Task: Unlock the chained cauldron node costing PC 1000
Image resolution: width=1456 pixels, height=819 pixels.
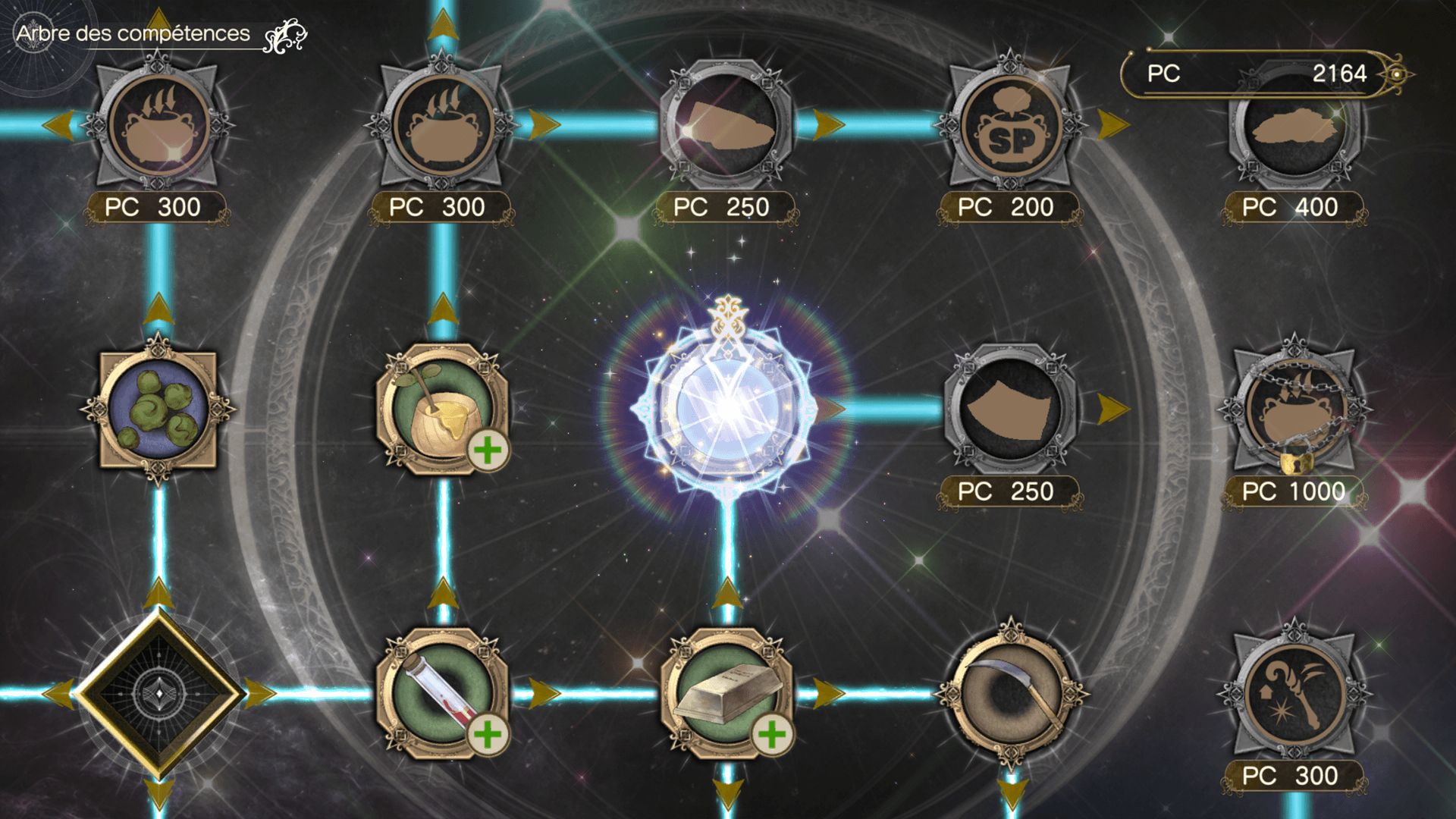Action: tap(1295, 410)
